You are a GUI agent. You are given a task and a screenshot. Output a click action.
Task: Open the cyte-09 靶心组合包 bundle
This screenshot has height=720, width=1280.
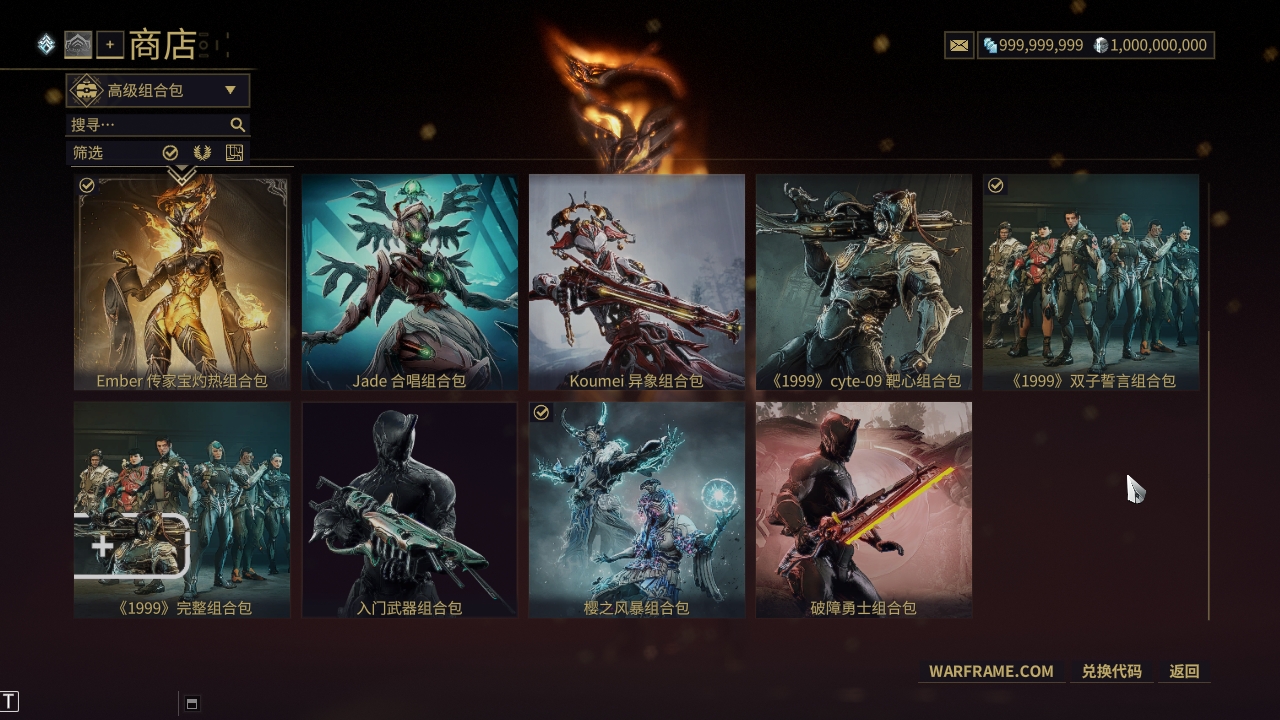pyautogui.click(x=863, y=281)
